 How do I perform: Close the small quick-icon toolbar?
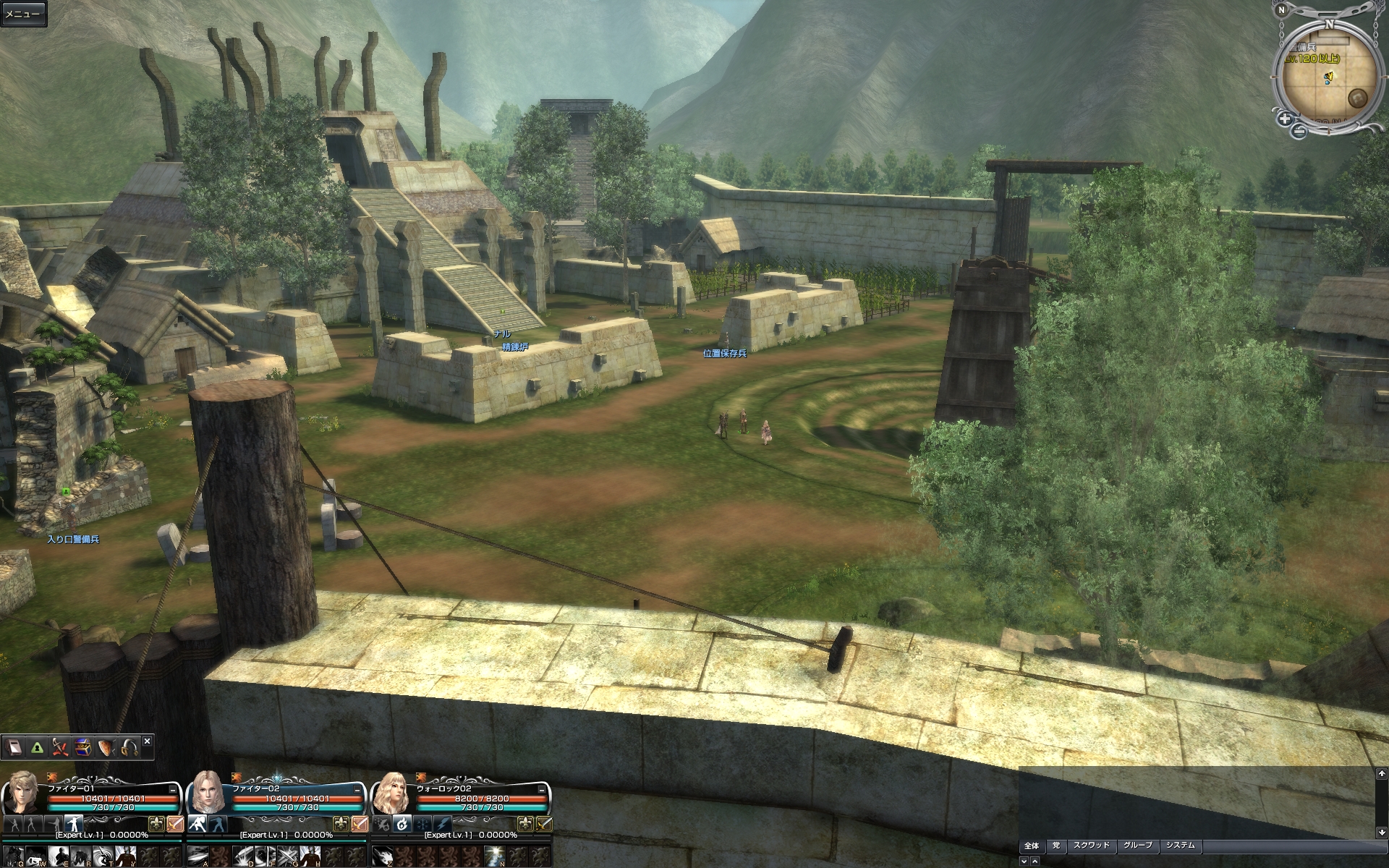coord(147,741)
